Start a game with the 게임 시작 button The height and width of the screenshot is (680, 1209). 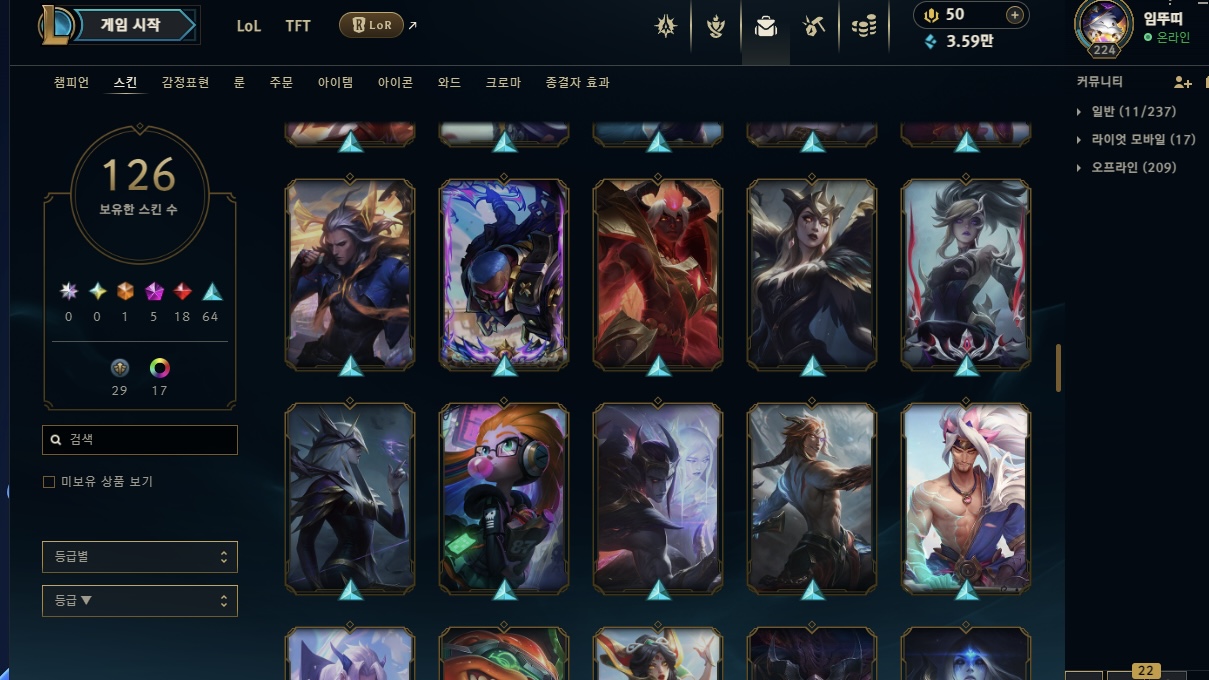(x=132, y=26)
